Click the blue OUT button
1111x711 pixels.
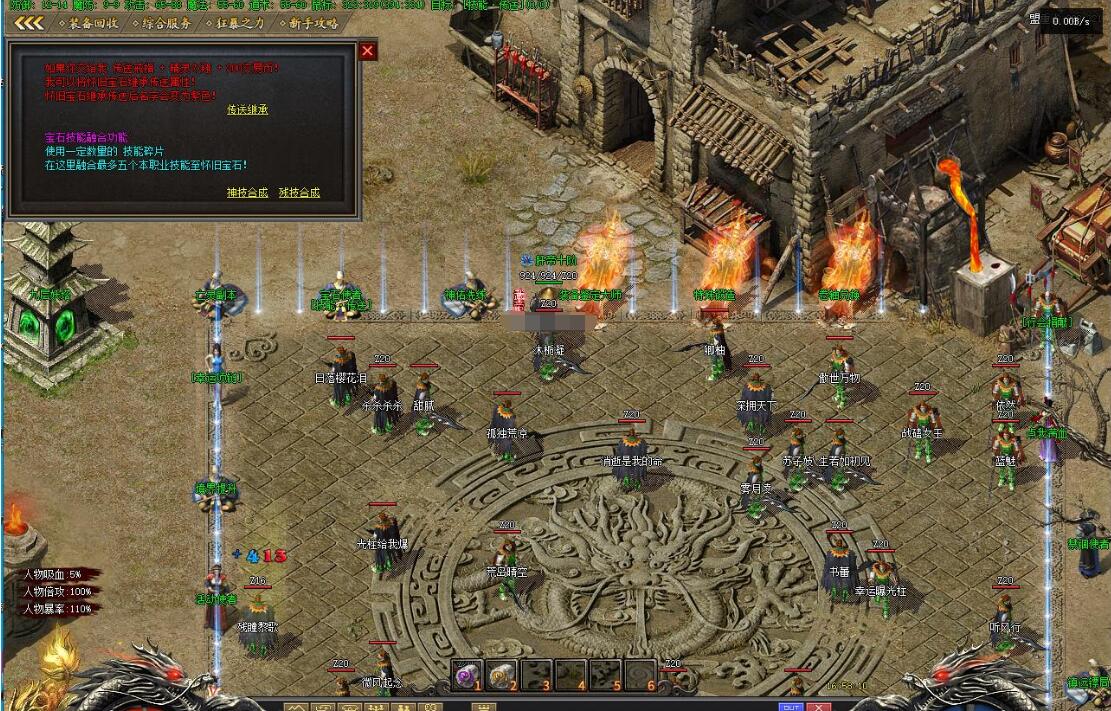(790, 706)
